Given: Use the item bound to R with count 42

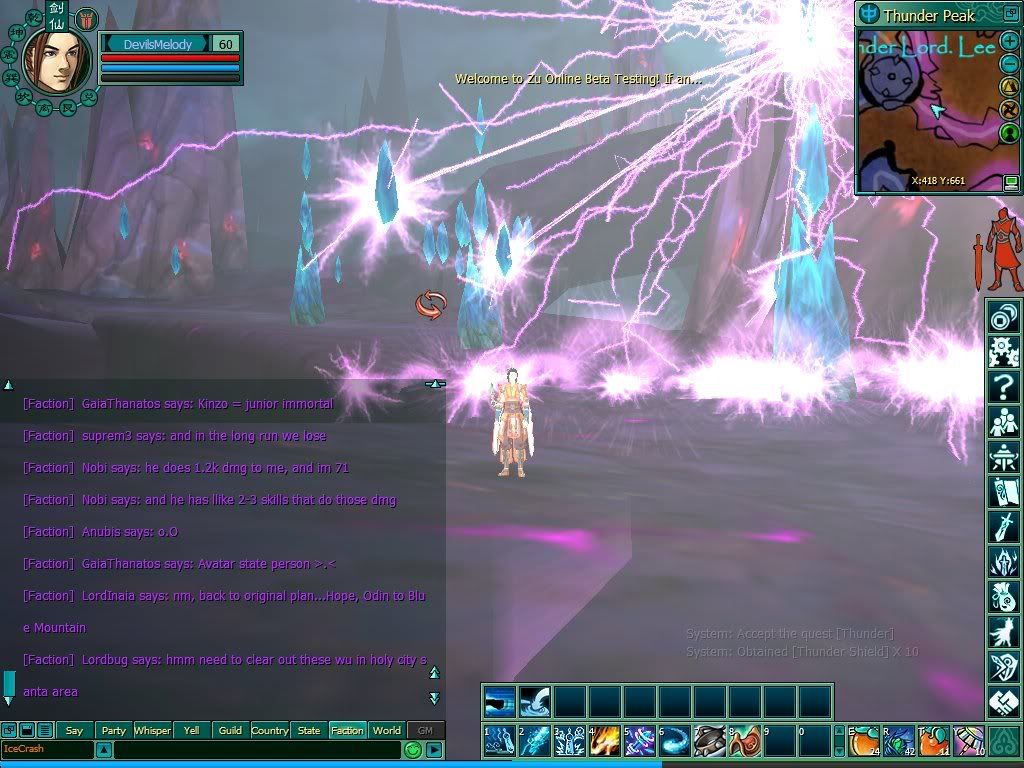Looking at the screenshot, I should 899,741.
